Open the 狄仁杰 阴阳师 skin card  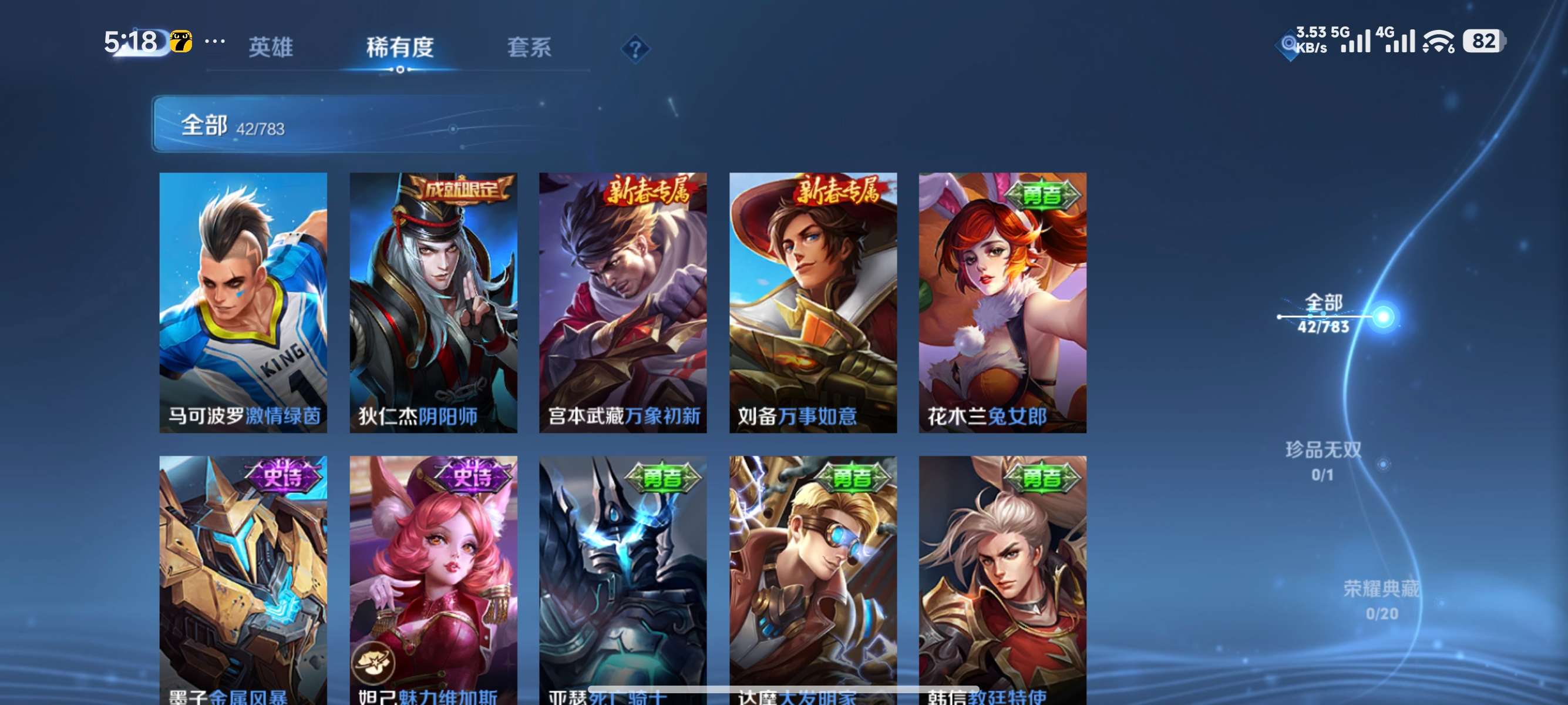pyautogui.click(x=433, y=303)
